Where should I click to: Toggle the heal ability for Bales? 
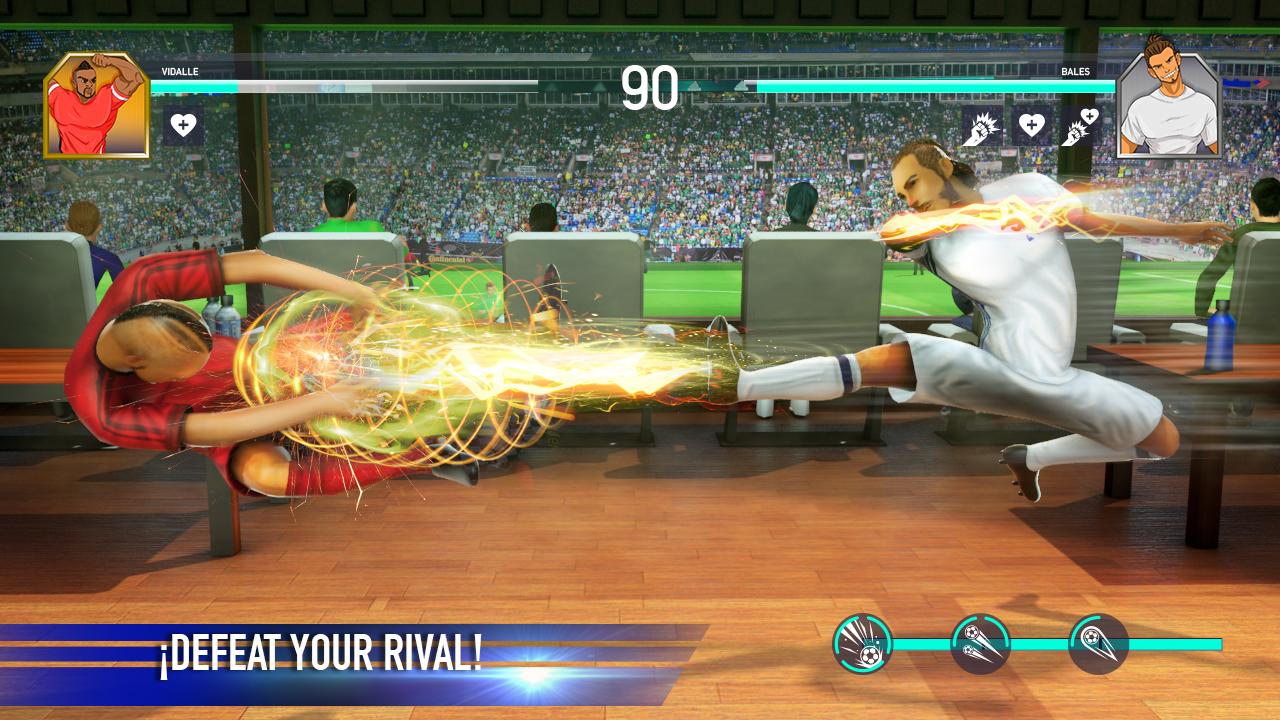coord(1033,125)
